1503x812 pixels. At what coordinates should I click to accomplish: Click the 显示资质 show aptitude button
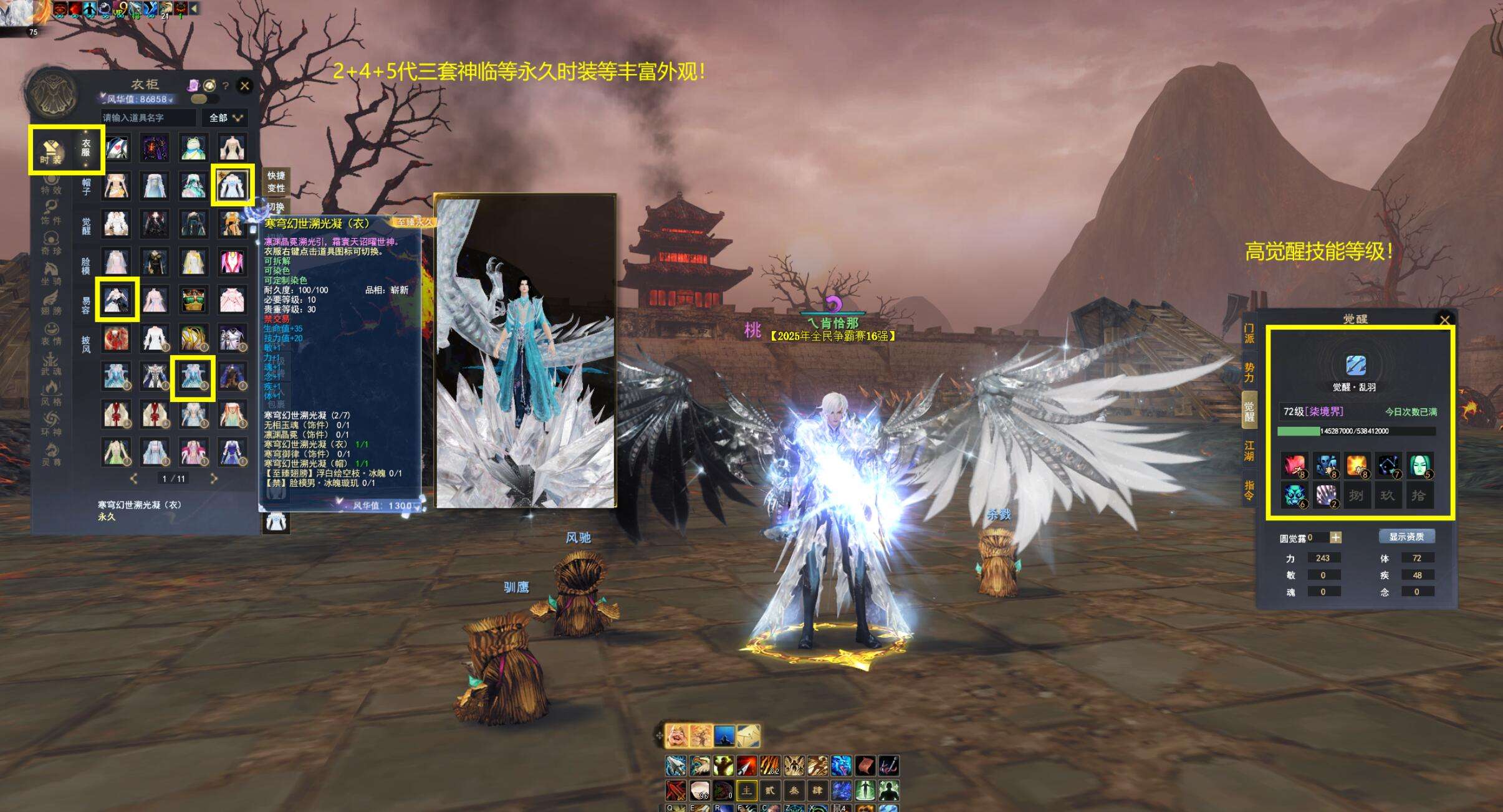(1406, 537)
